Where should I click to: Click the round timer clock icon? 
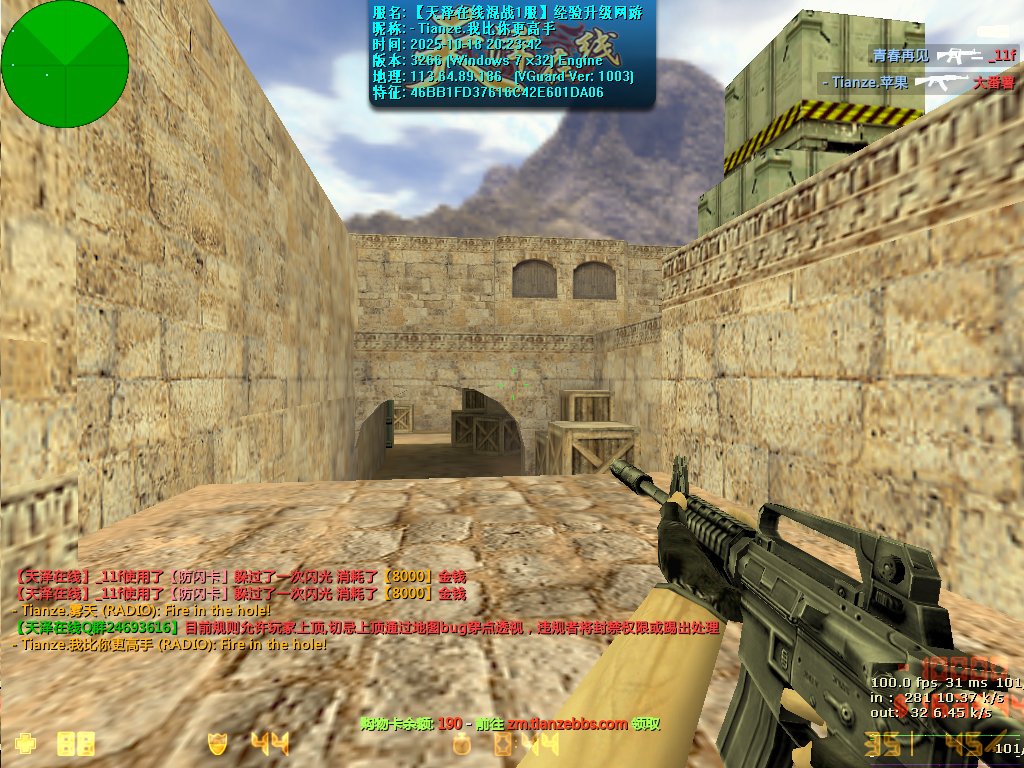[x=461, y=744]
